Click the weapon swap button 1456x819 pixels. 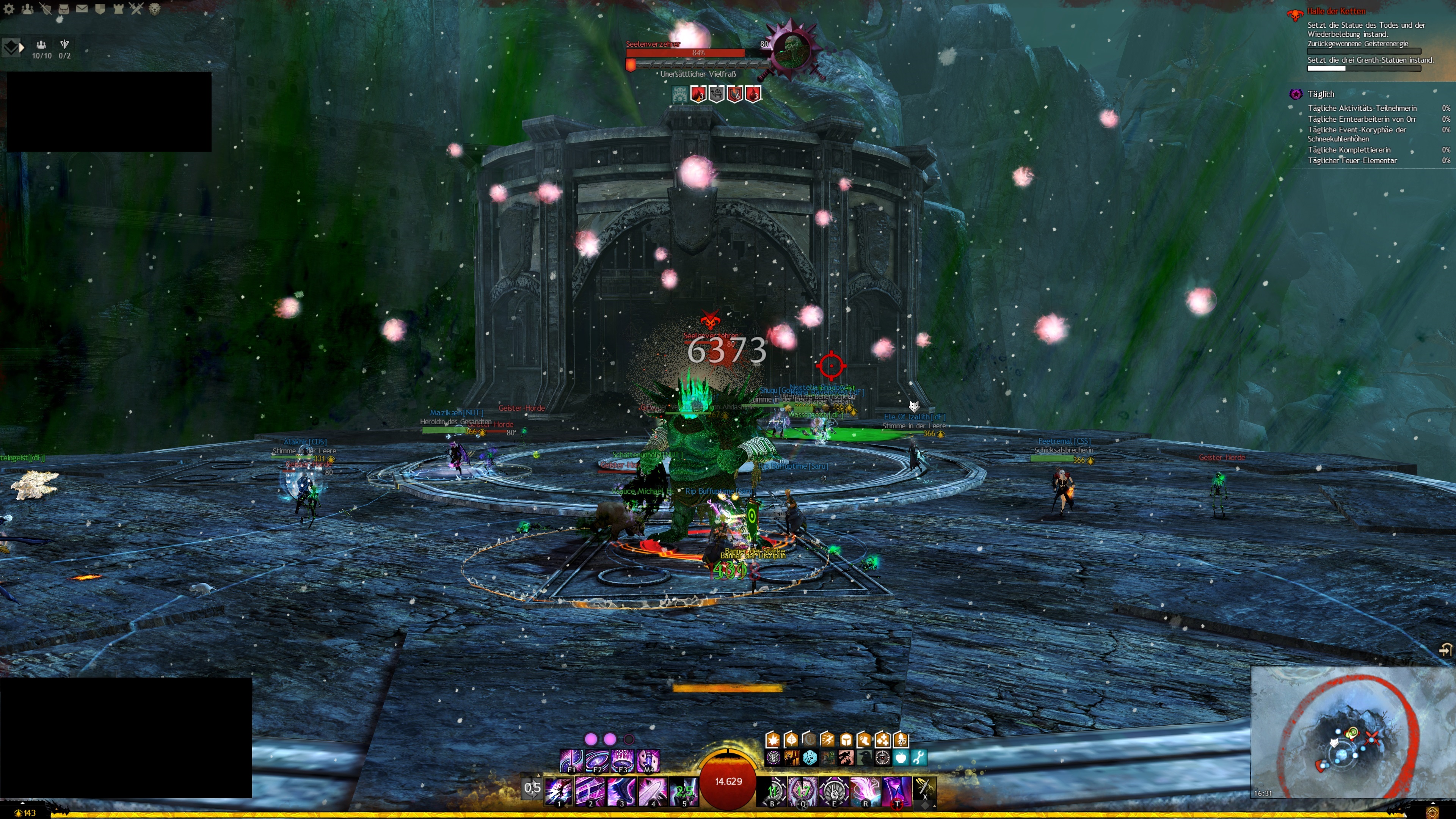tap(532, 788)
